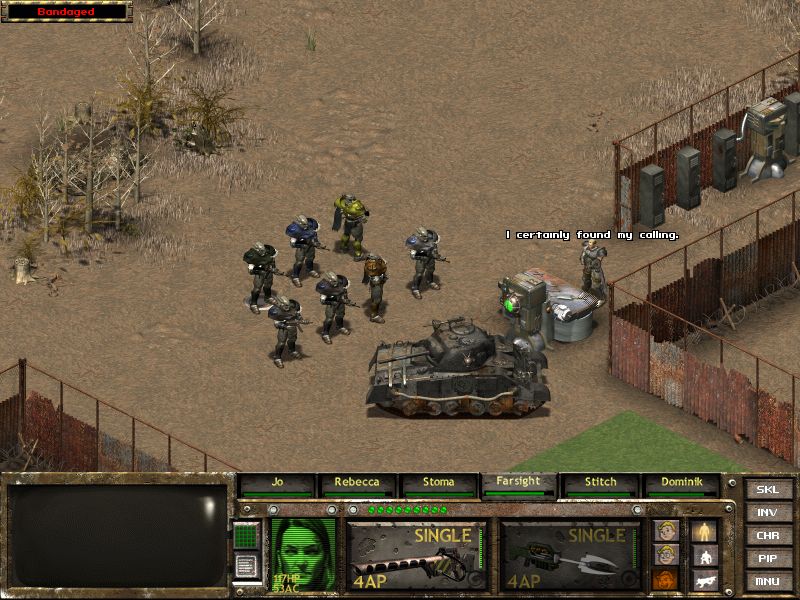
Task: Open the MNU game menu
Action: tap(767, 581)
